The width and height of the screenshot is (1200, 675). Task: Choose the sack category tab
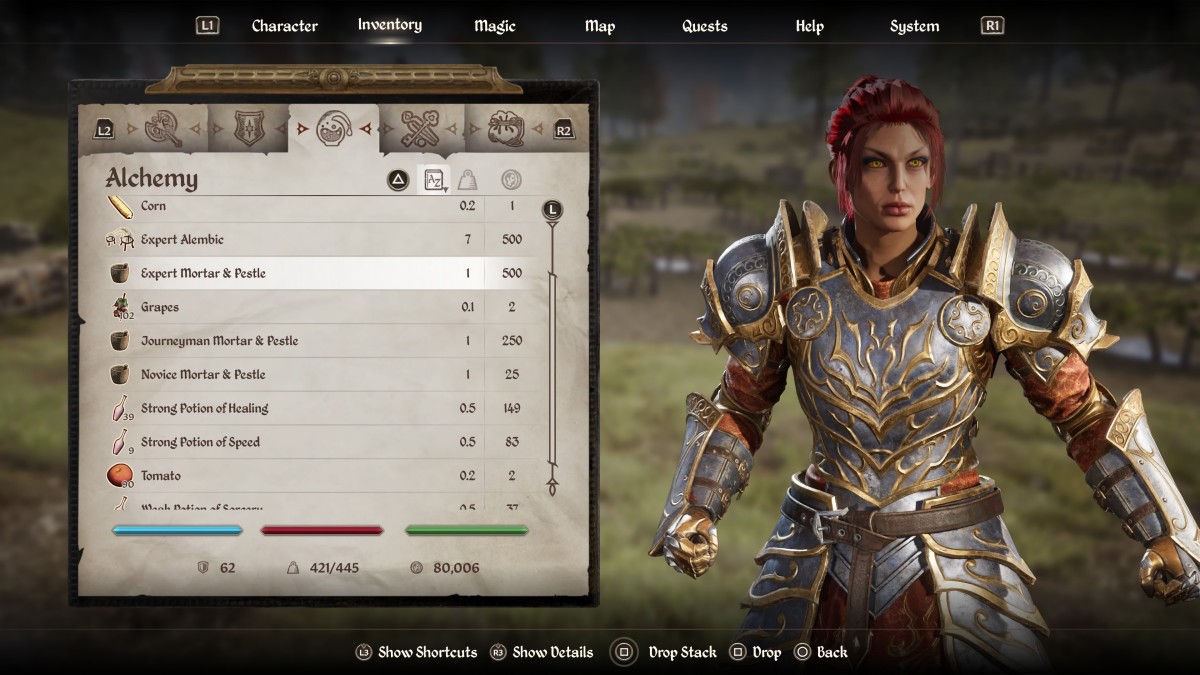pos(505,128)
